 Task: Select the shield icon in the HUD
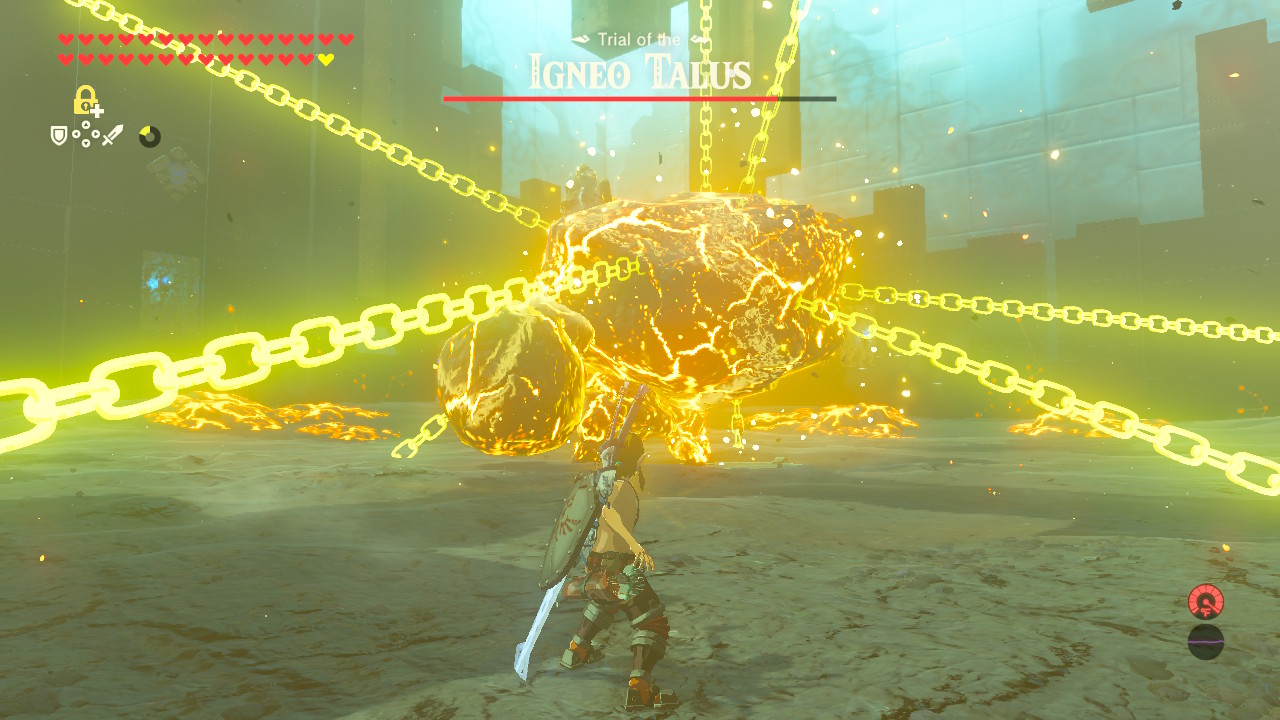(58, 135)
